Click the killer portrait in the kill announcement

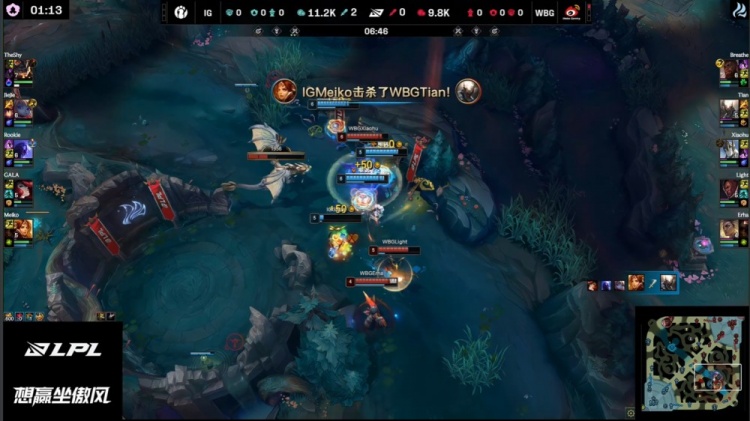pos(285,91)
